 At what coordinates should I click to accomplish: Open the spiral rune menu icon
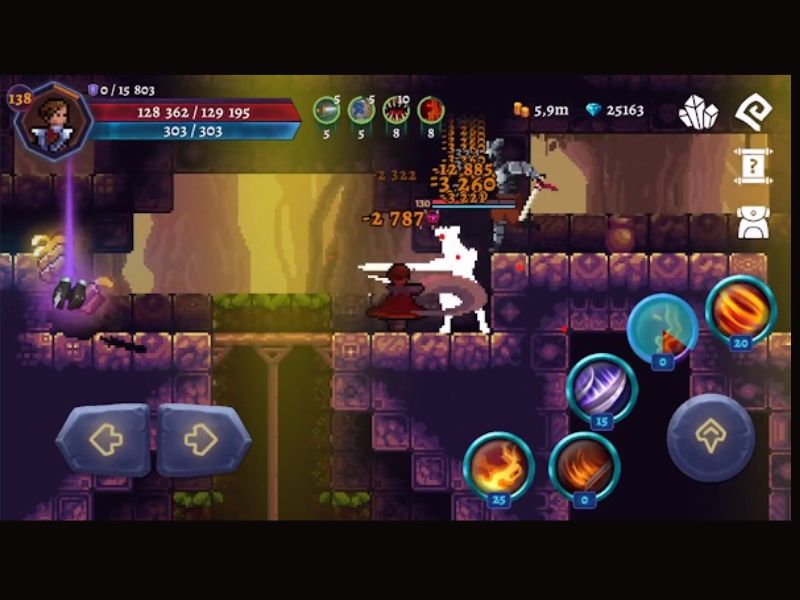click(753, 112)
